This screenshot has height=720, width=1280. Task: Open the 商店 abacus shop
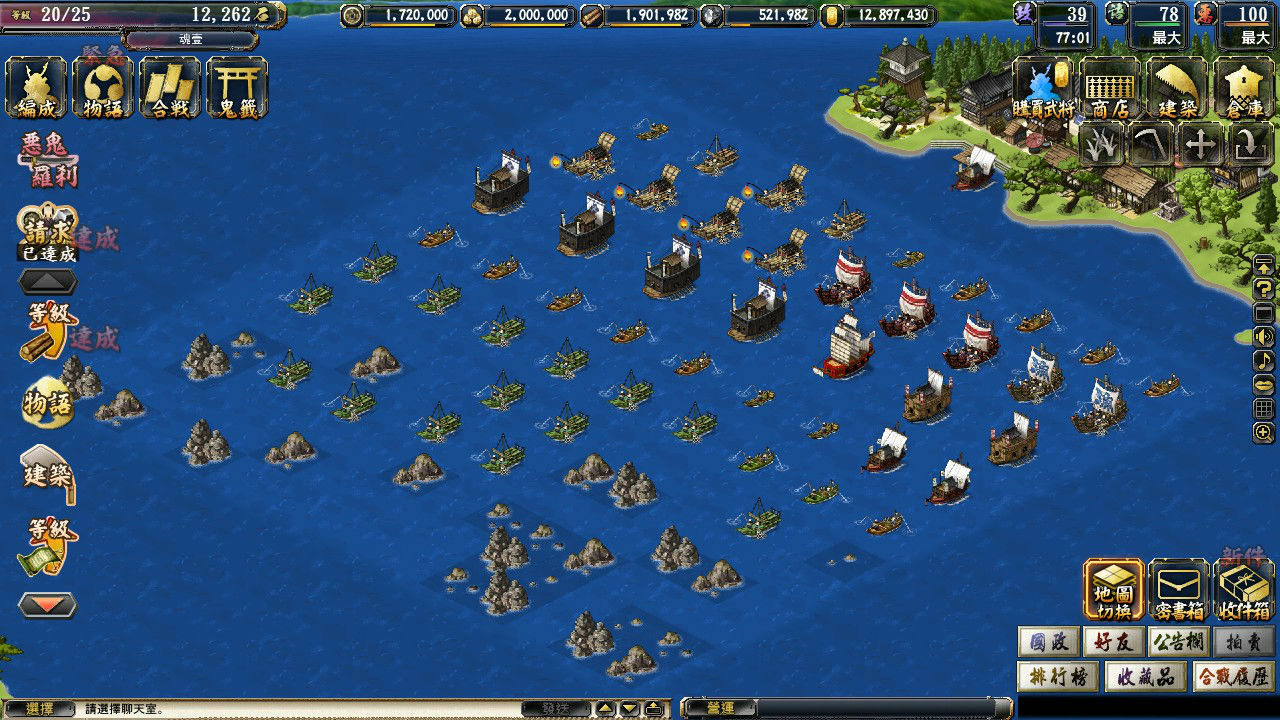[1110, 88]
